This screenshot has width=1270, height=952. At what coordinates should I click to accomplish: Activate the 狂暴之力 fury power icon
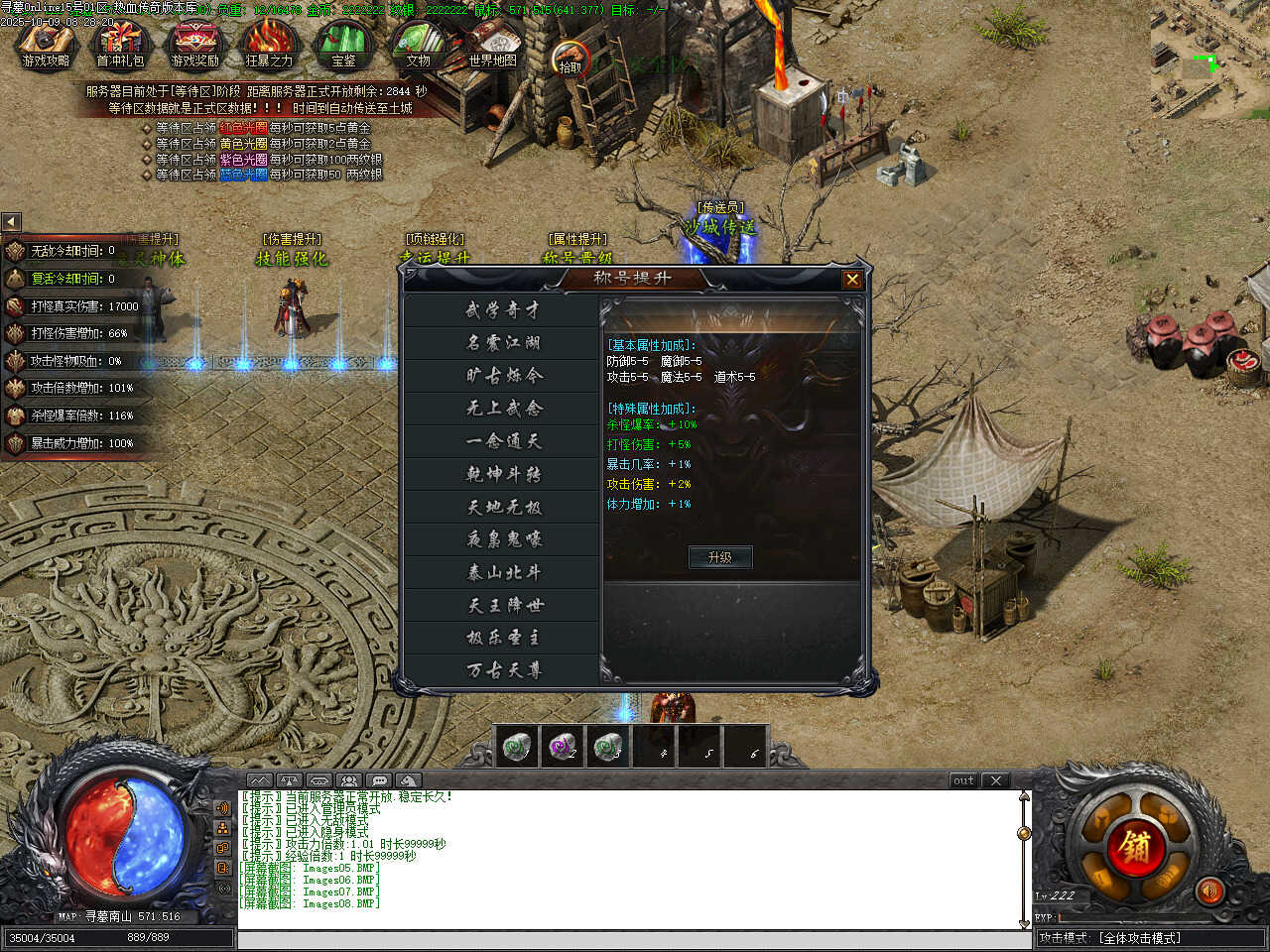tap(269, 46)
